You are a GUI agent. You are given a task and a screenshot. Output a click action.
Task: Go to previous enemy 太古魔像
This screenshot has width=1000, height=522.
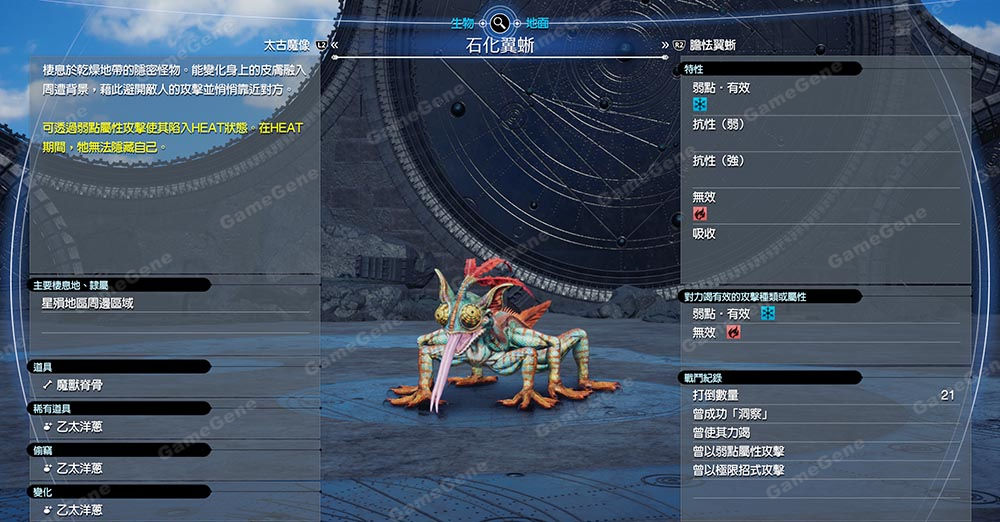(x=287, y=45)
